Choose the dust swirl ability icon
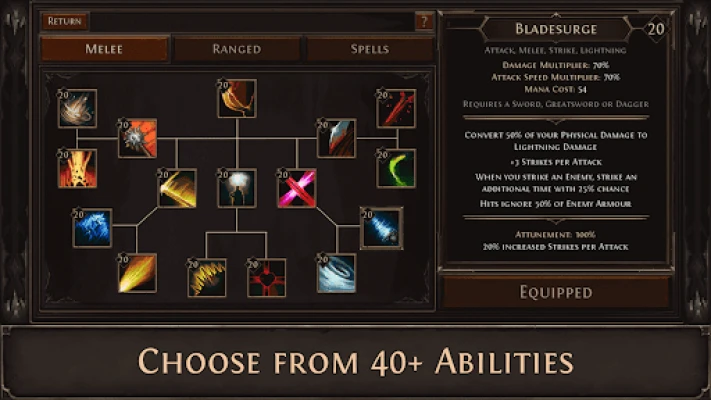The height and width of the screenshot is (400, 711). (x=77, y=108)
